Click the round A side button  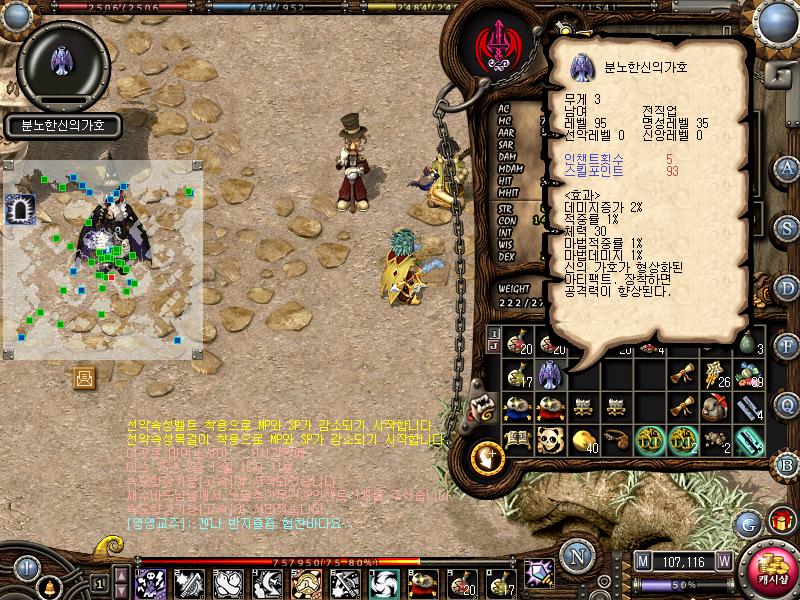(787, 167)
